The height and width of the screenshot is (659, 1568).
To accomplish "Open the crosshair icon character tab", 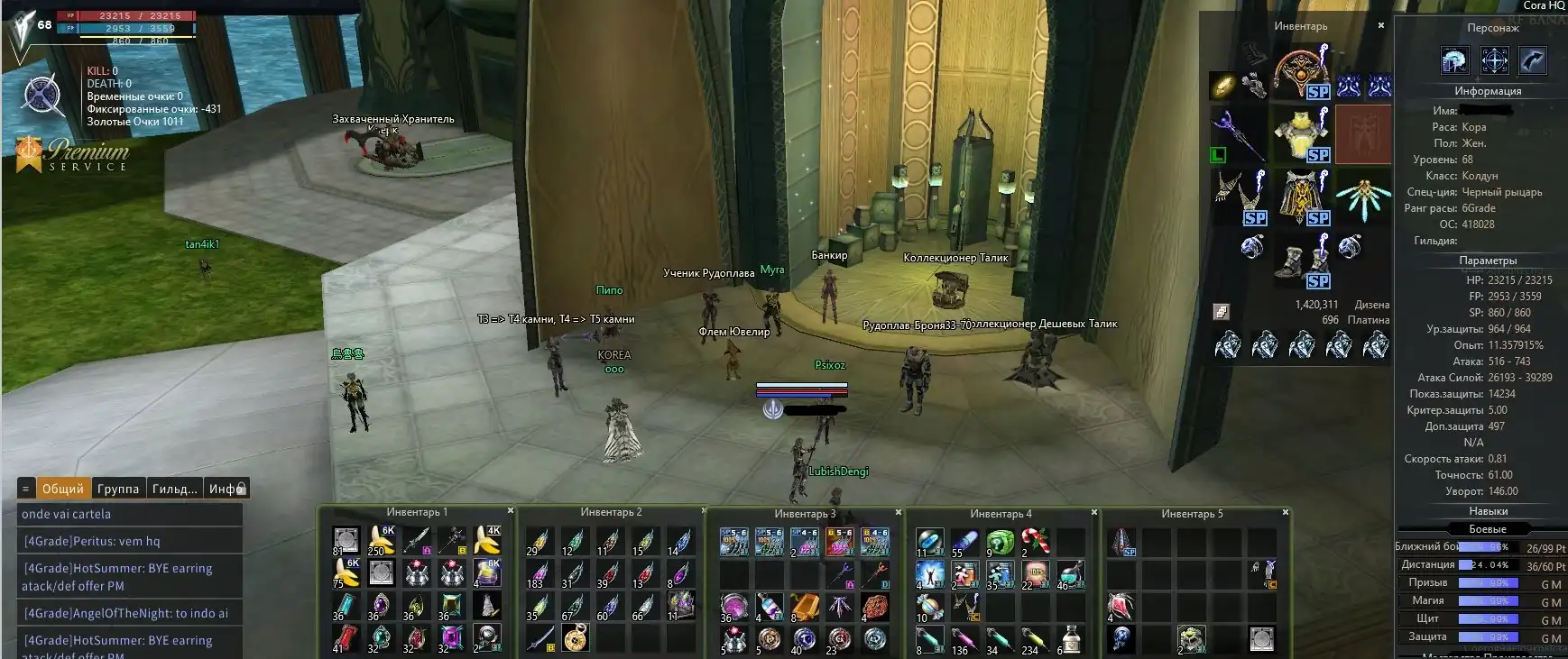I will 1494,60.
